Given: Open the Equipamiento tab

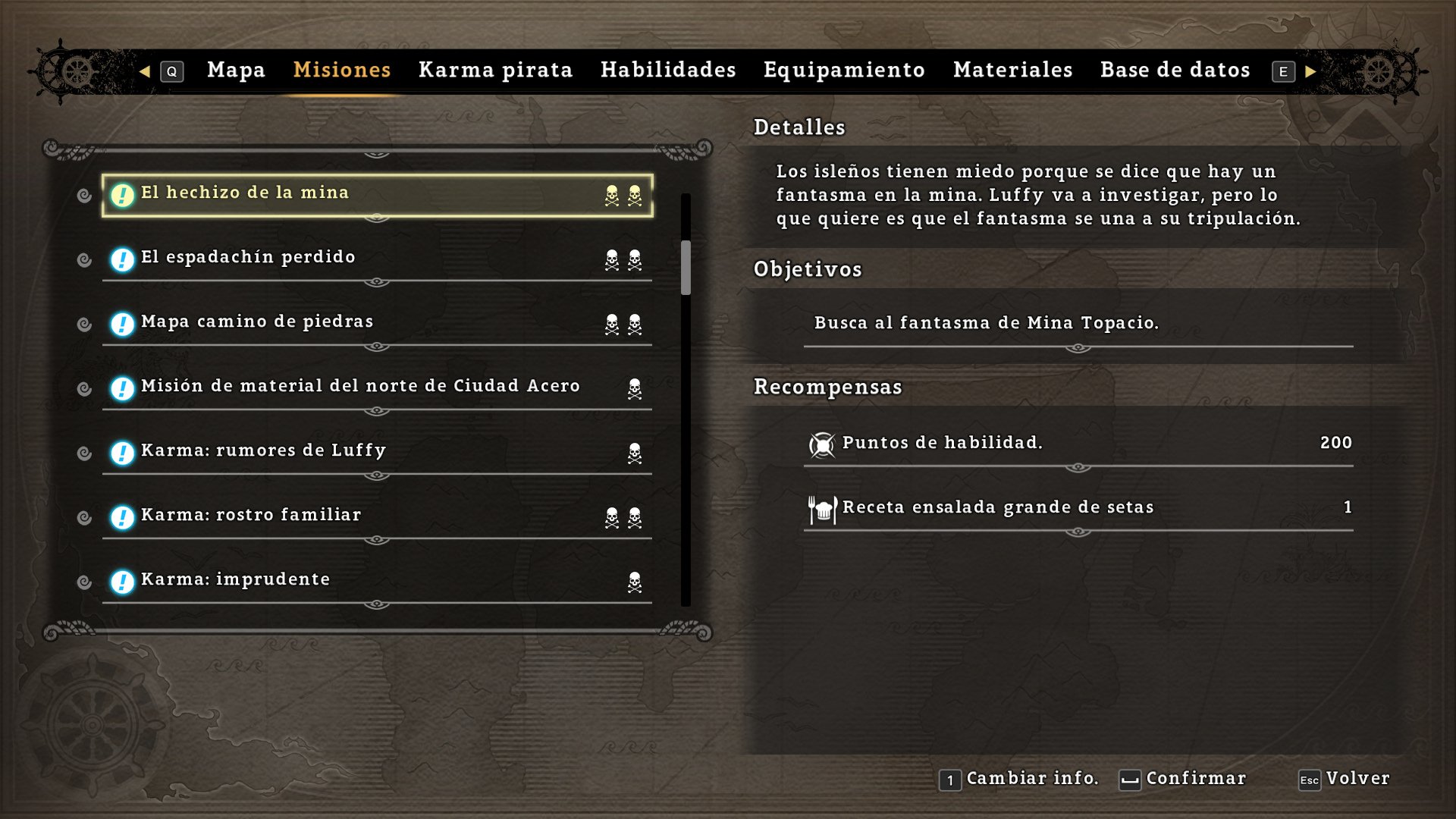Looking at the screenshot, I should coord(844,71).
